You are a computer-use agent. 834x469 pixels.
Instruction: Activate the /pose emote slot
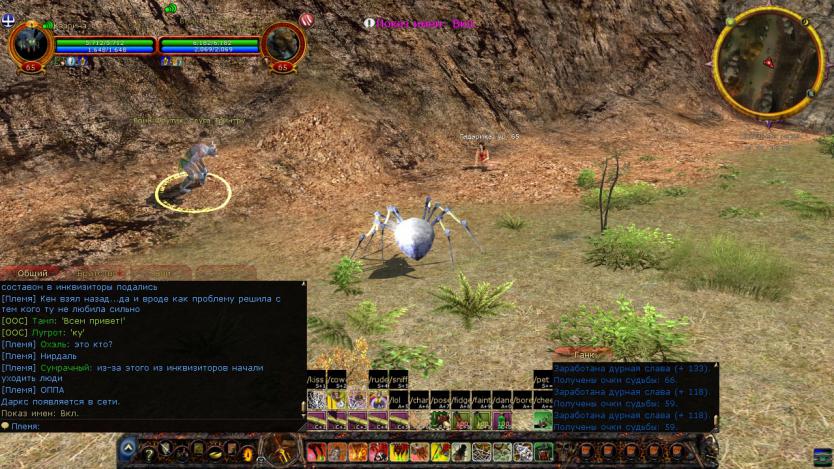[x=440, y=401]
